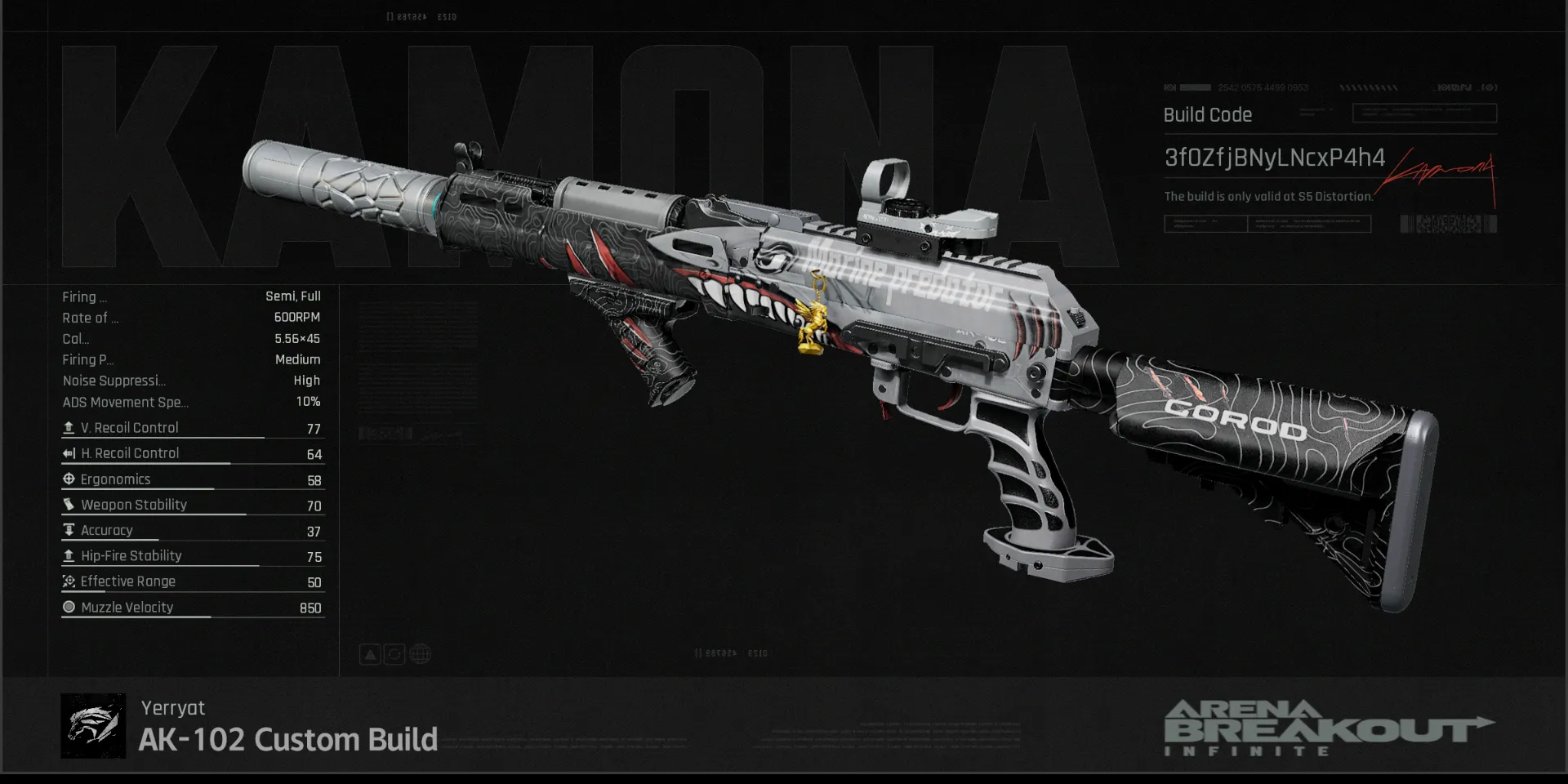
Task: Open the AK-102 Custom Build entry
Action: 287,739
